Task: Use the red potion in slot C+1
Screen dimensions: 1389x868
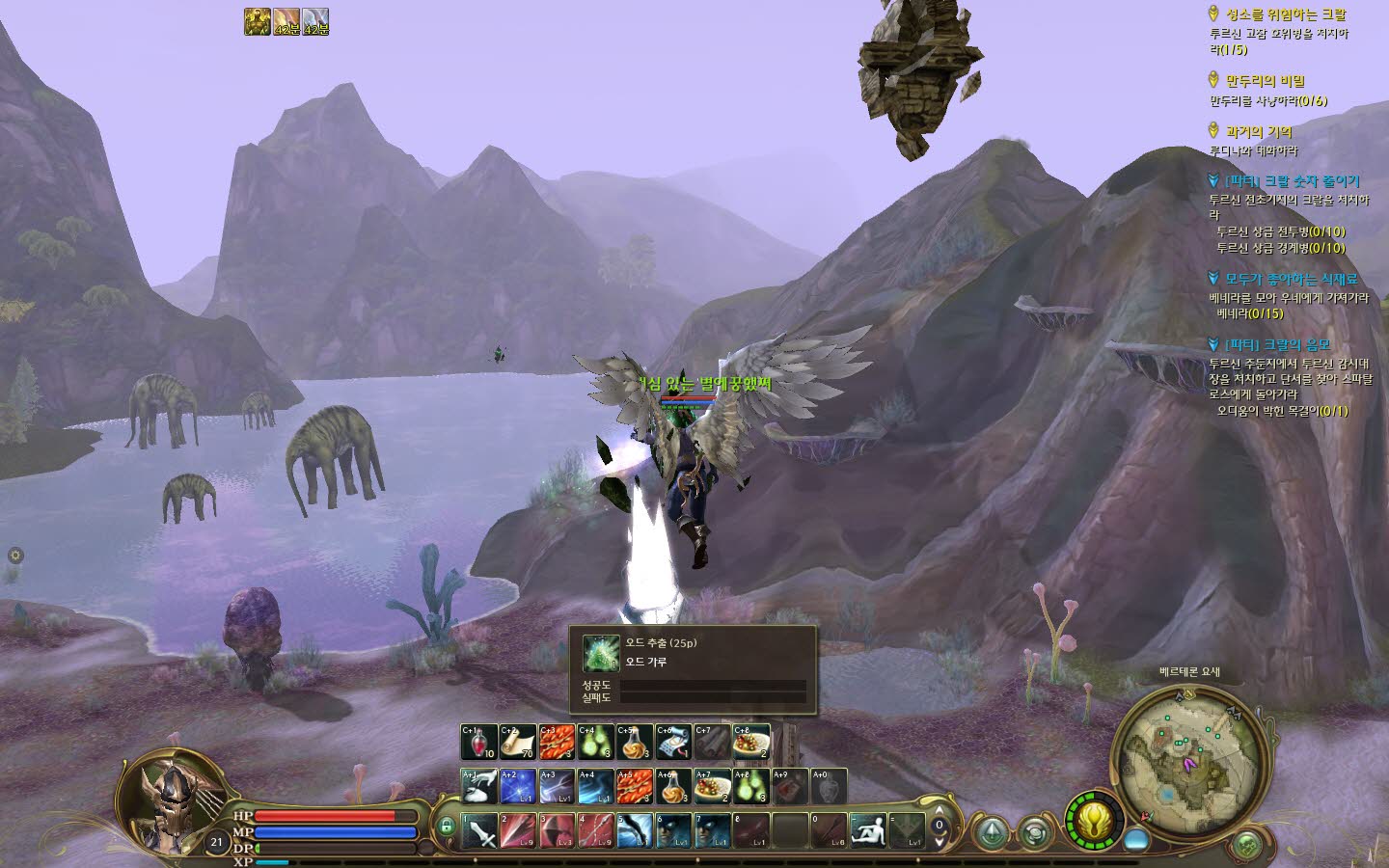Action: (478, 741)
